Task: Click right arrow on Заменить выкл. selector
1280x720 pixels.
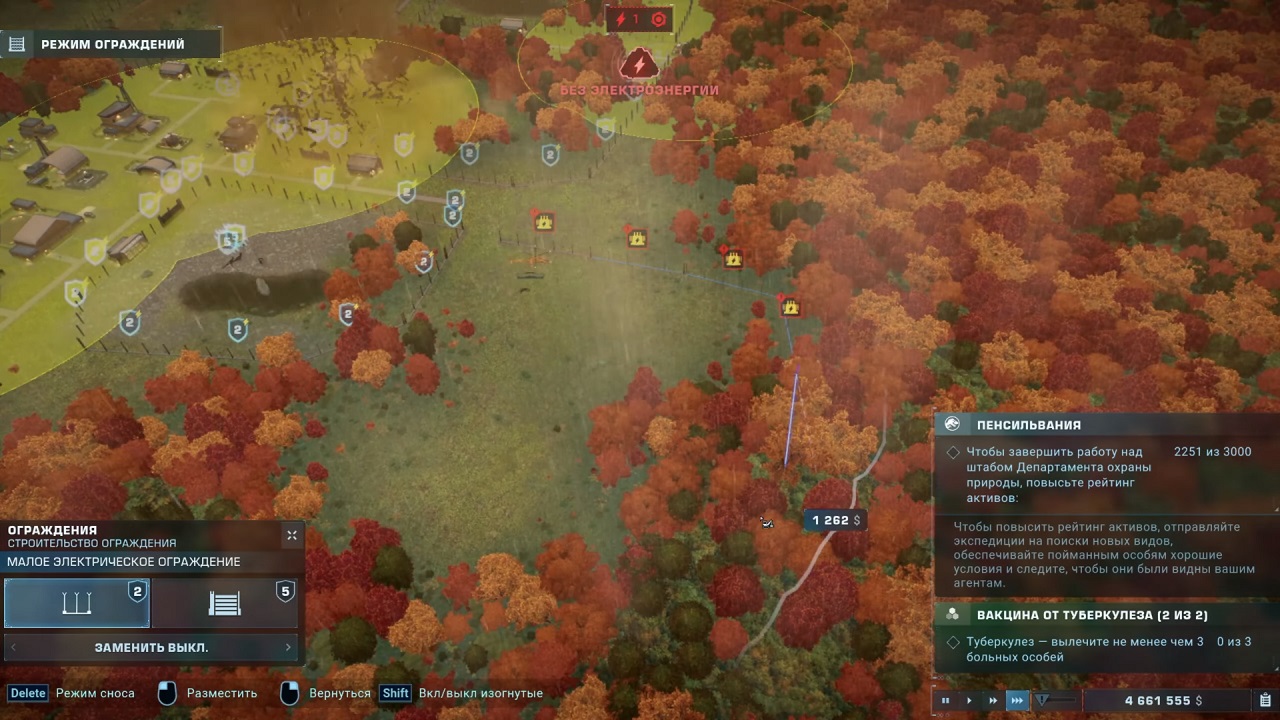Action: point(288,647)
